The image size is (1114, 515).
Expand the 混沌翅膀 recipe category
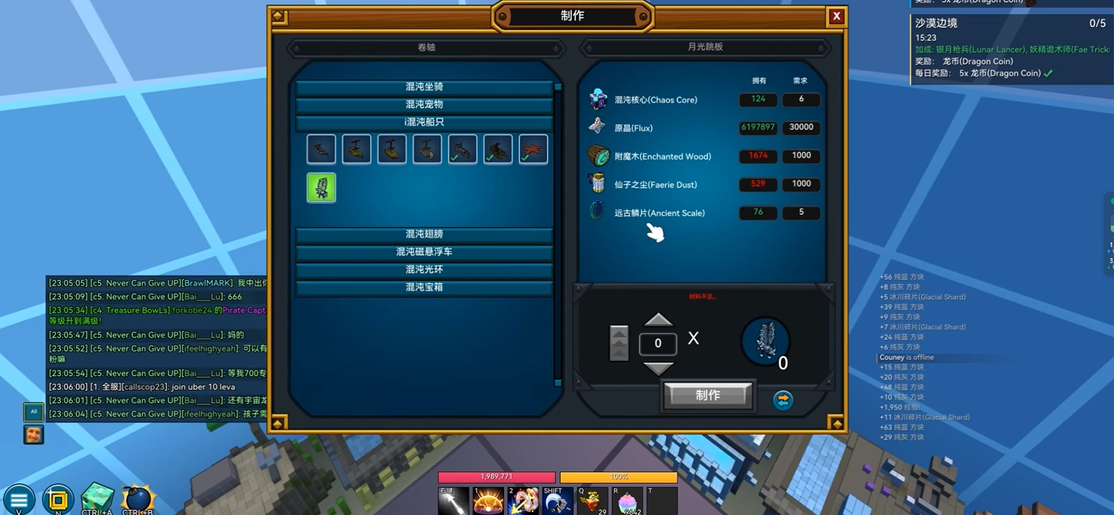424,234
